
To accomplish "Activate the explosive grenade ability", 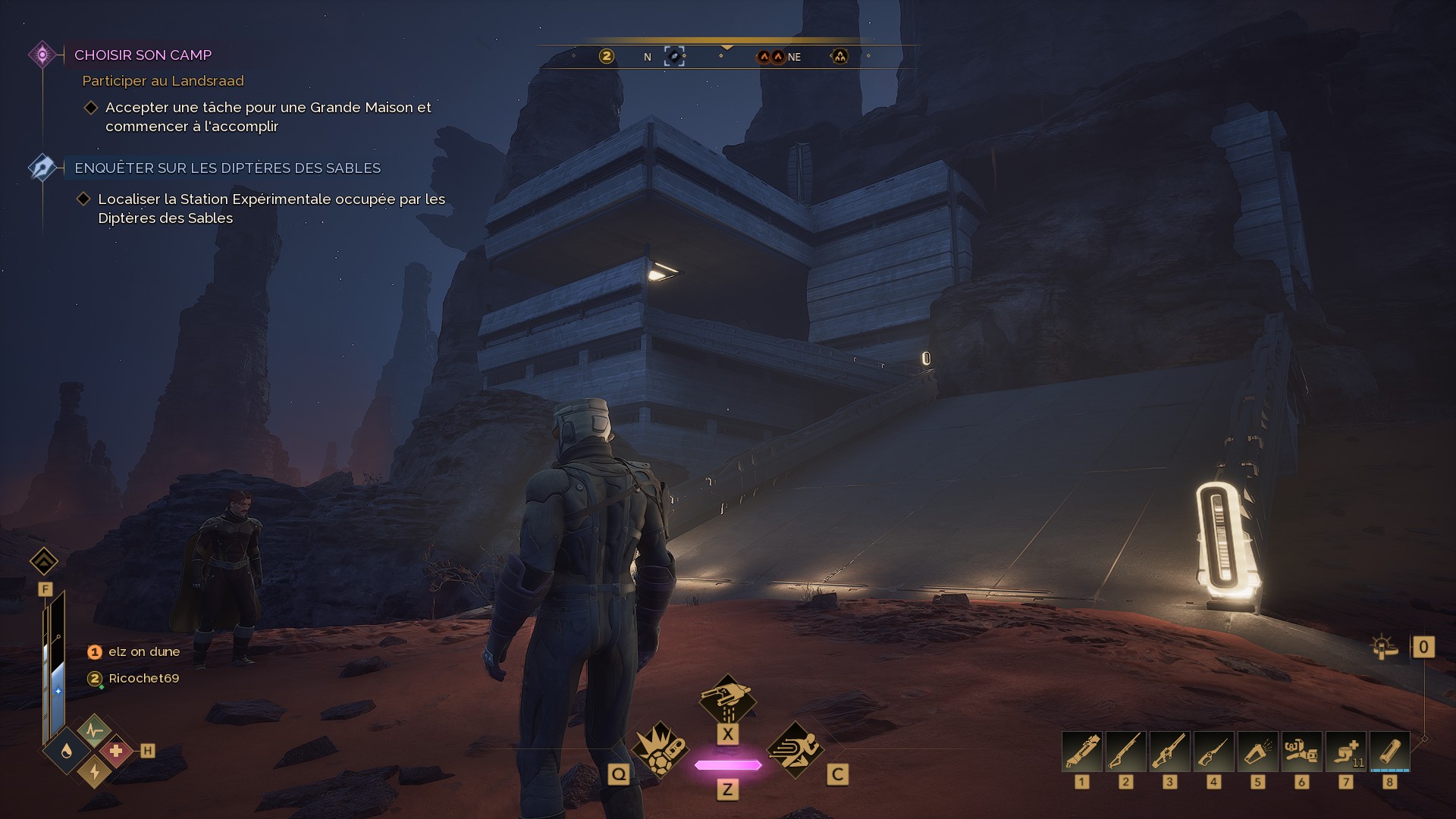I will 660,750.
